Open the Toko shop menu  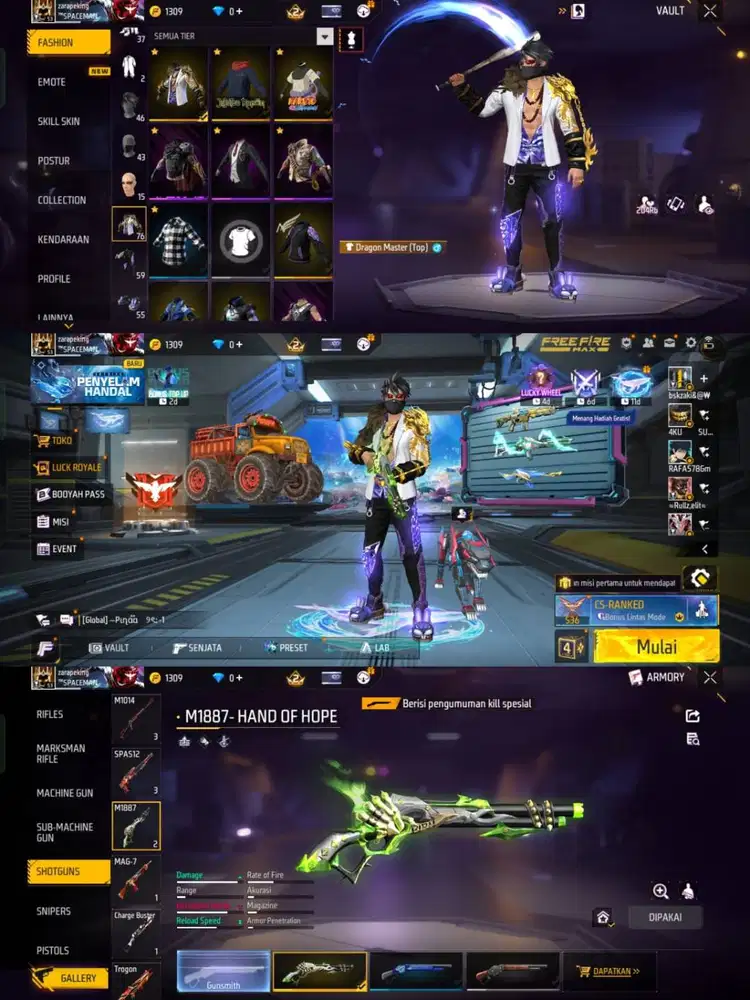(x=60, y=439)
